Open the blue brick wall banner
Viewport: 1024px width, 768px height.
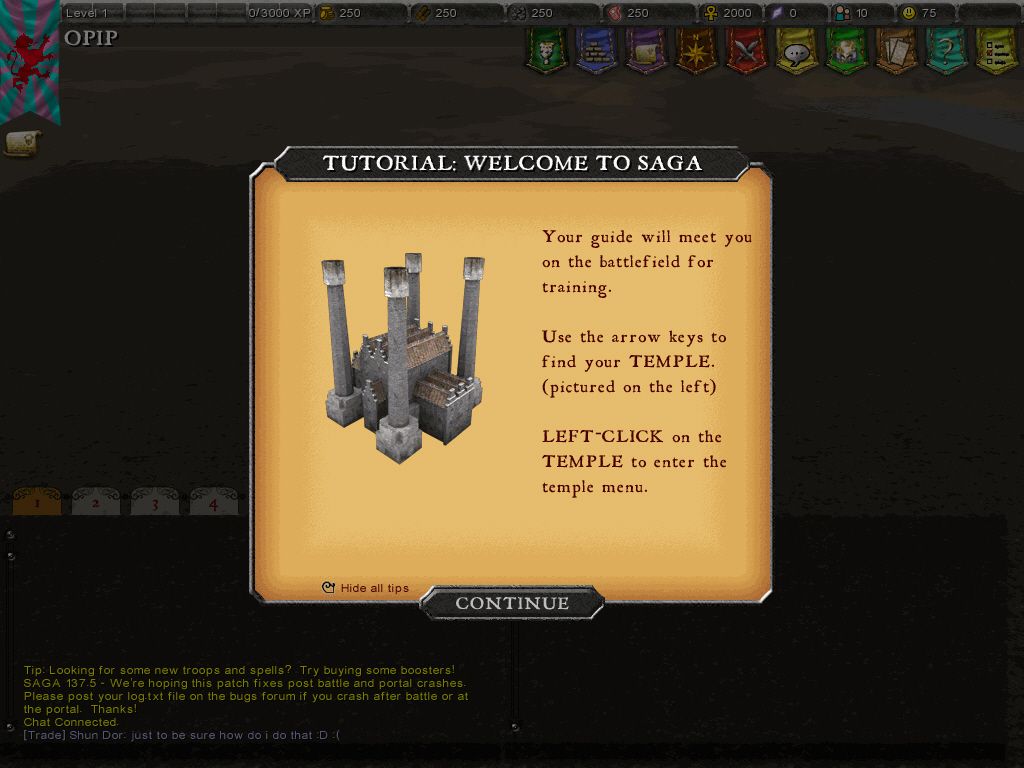tap(596, 49)
